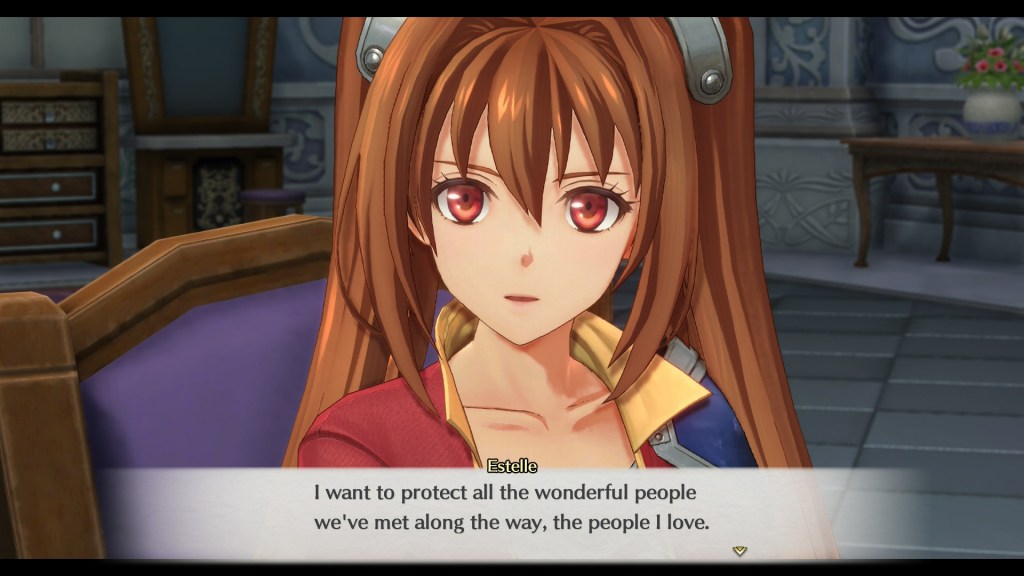Continue Estelle's dialogue text box
Viewport: 1024px width, 576px height.
(x=512, y=508)
